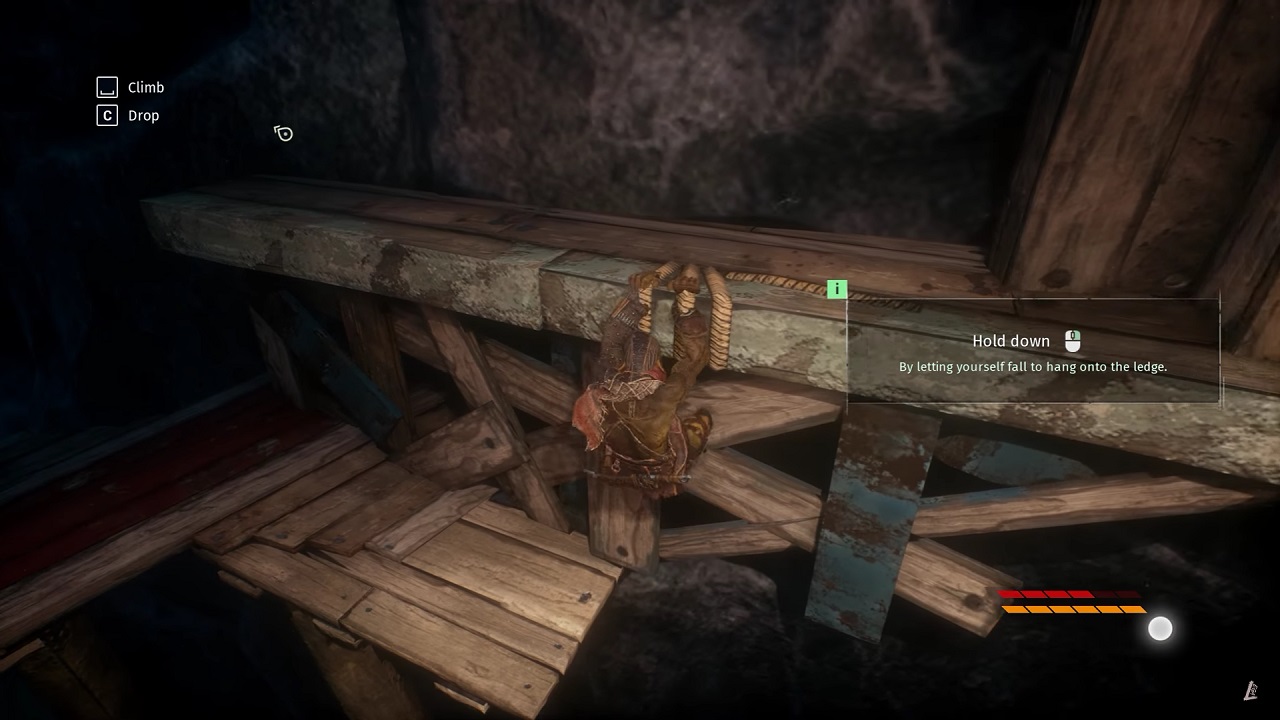The height and width of the screenshot is (720, 1280).
Task: Click the white light visibility orb
Action: [x=1160, y=628]
